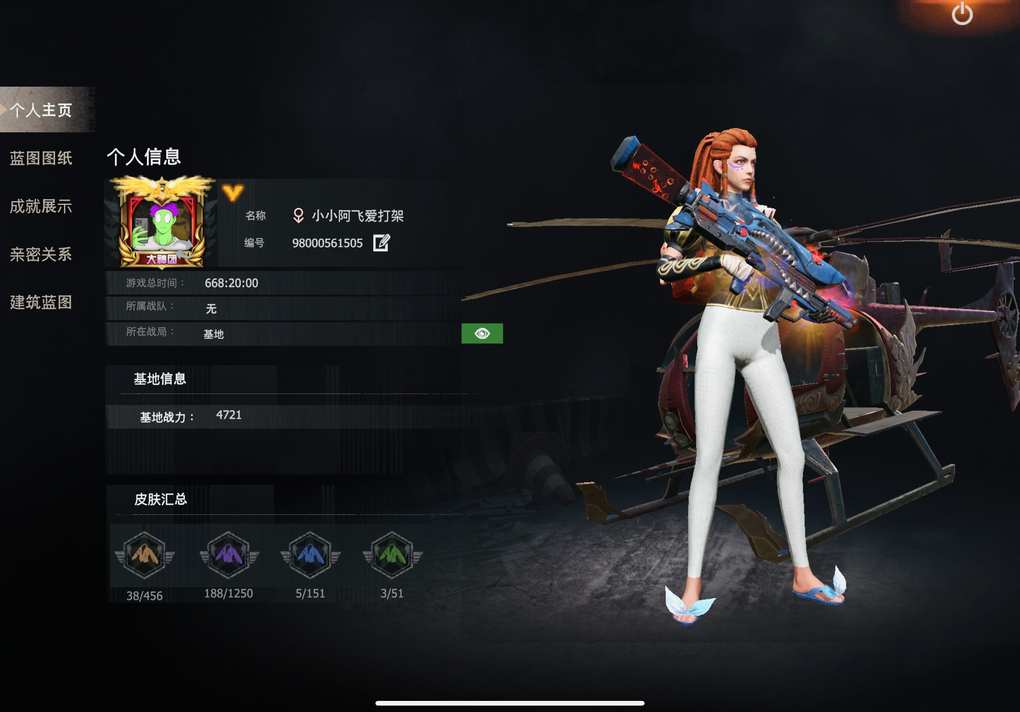Go to the 建筑蓝图 tab
The height and width of the screenshot is (712, 1020).
point(41,302)
